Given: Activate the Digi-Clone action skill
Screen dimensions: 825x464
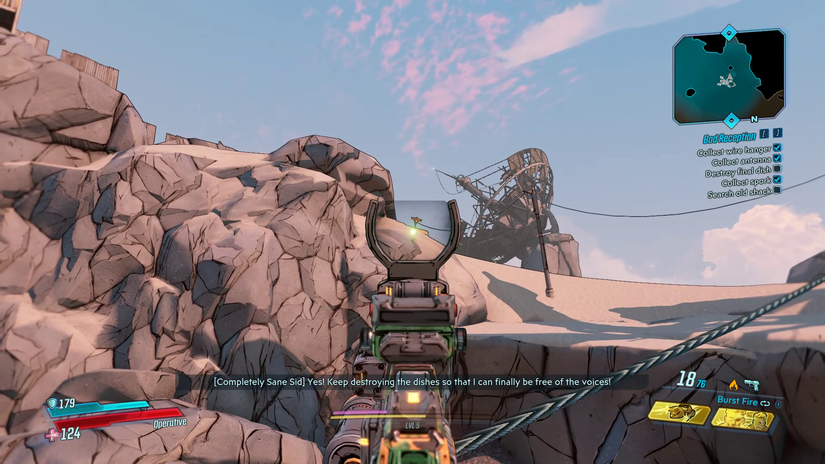Looking at the screenshot, I should click(743, 416).
